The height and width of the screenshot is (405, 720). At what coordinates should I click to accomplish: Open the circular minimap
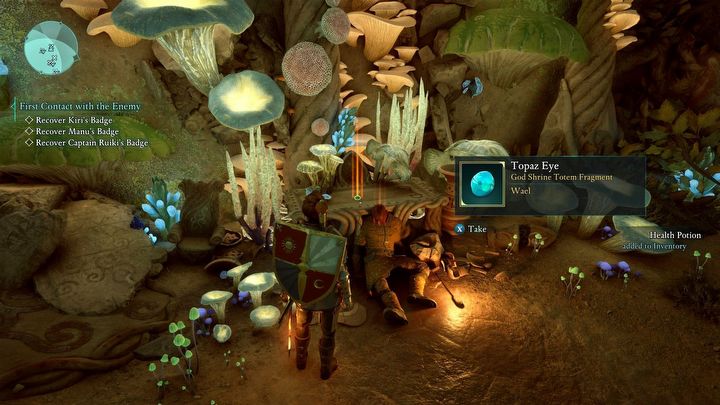(51, 47)
